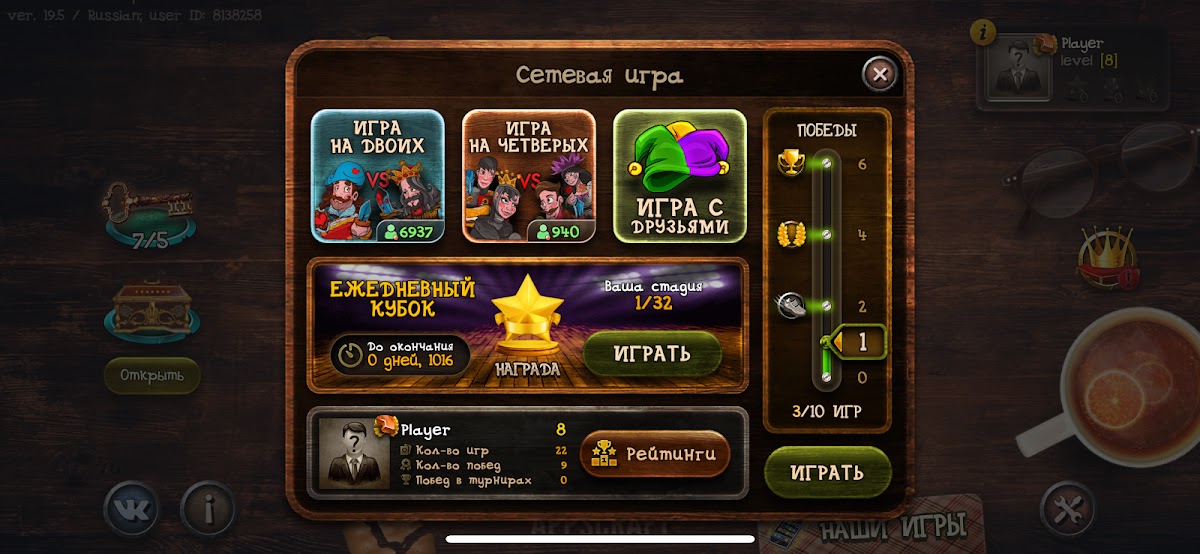
Task: Open the Рейтинги leaderboard
Action: tap(655, 454)
